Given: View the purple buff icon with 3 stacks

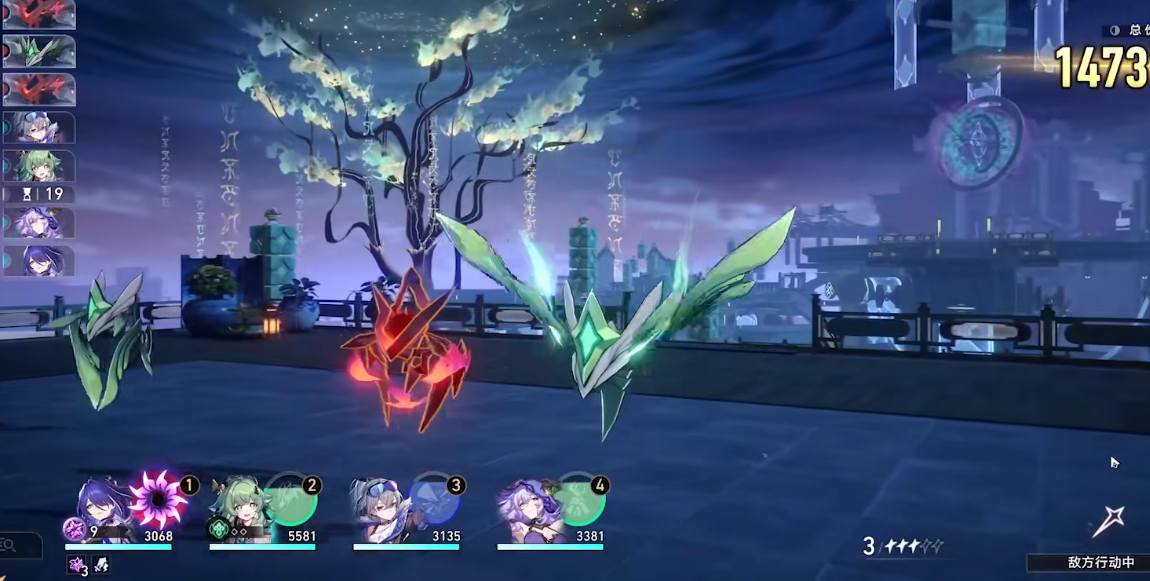Looking at the screenshot, I should click(77, 565).
